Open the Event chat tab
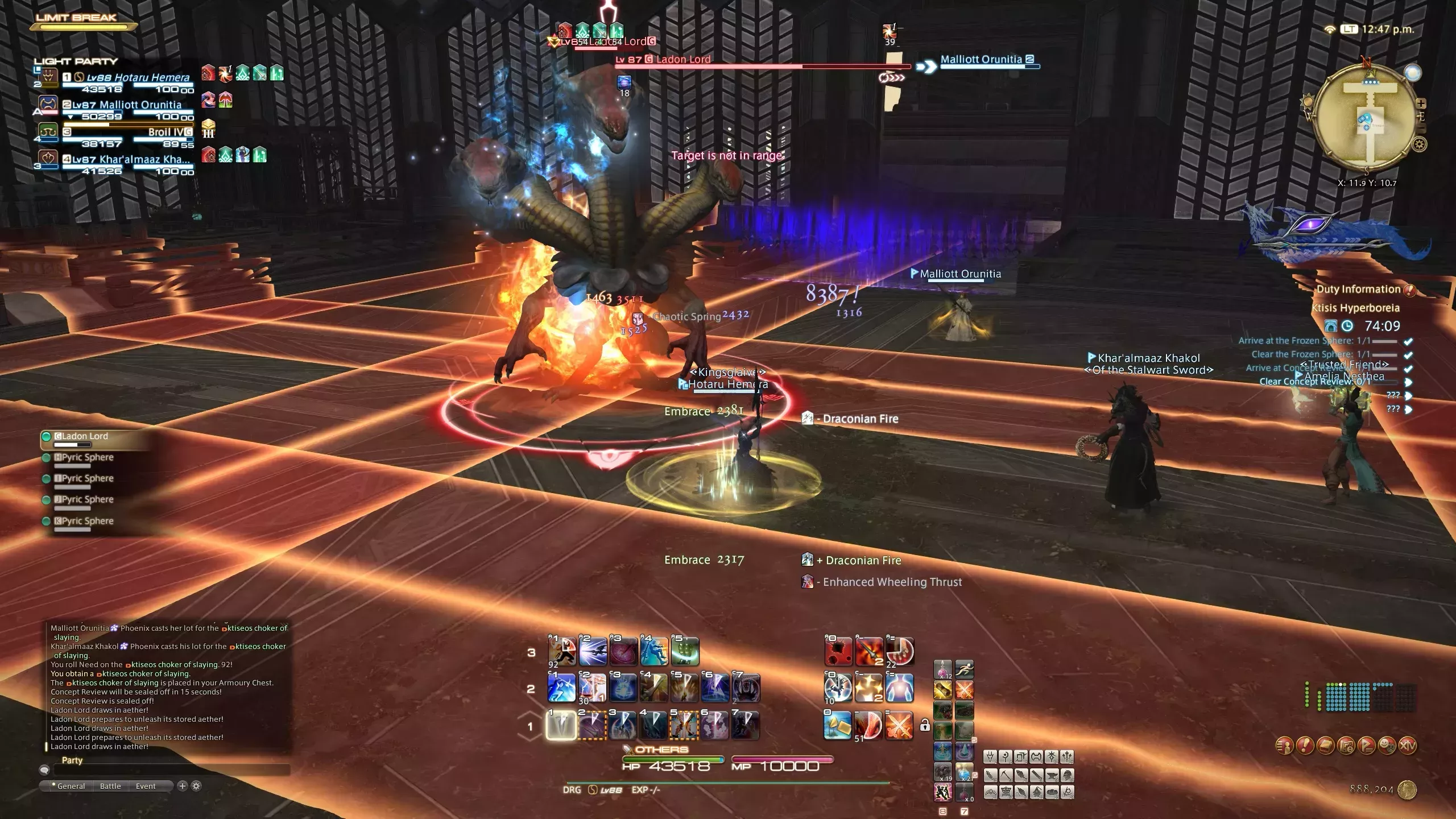1456x819 pixels. (x=146, y=786)
